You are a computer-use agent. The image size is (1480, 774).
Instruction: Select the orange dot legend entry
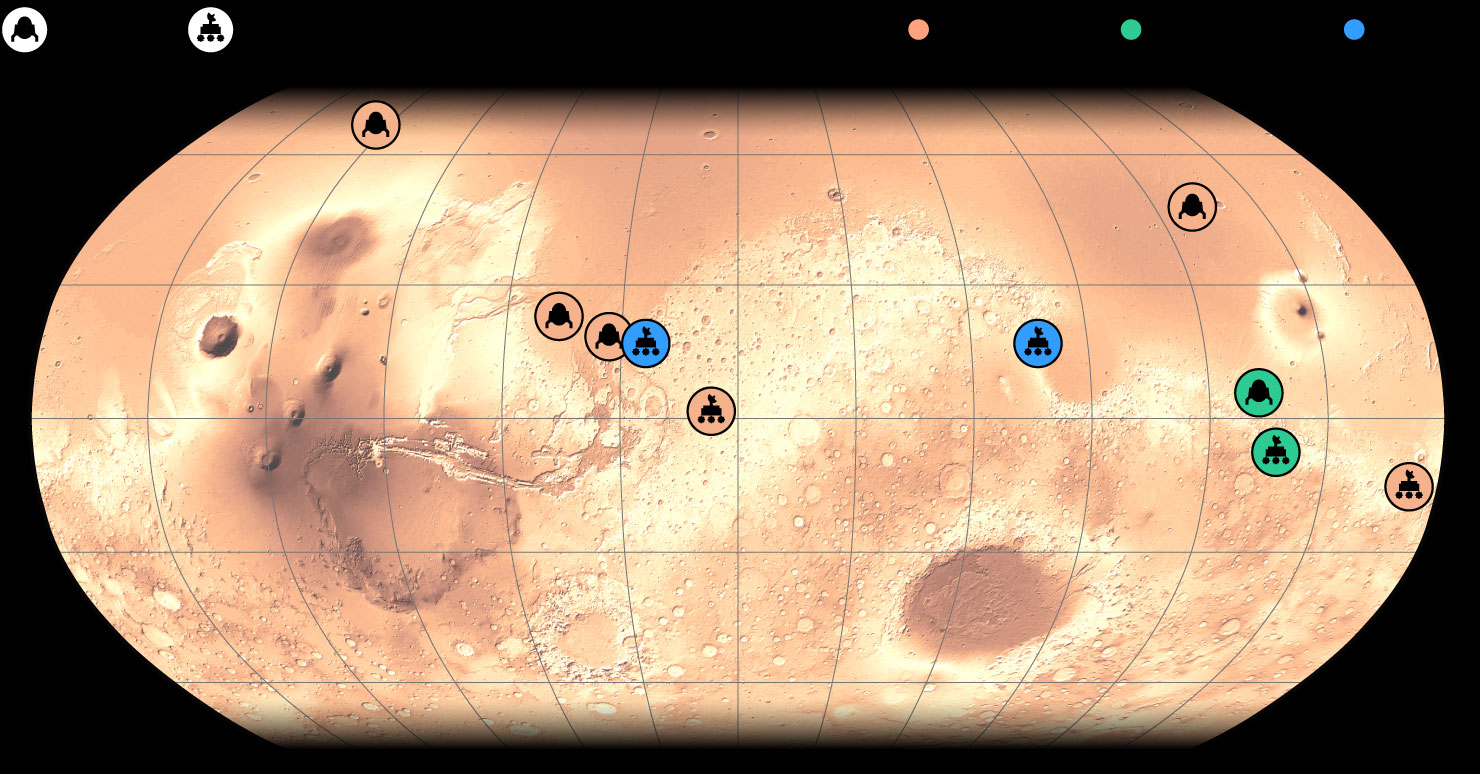(918, 30)
